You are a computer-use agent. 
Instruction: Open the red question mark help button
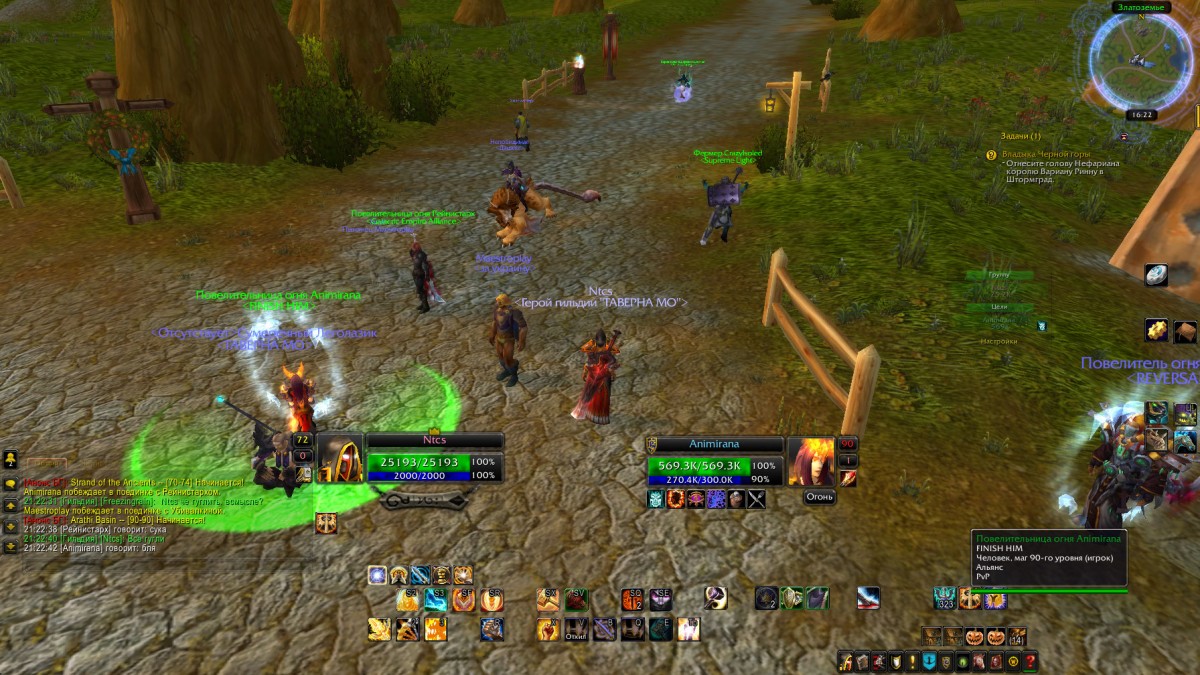point(1030,661)
